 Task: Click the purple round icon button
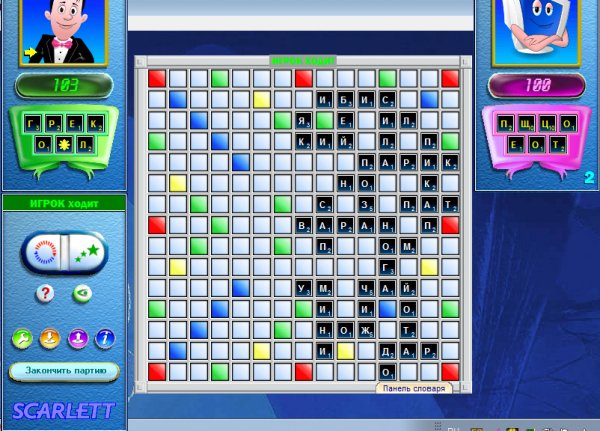point(76,339)
